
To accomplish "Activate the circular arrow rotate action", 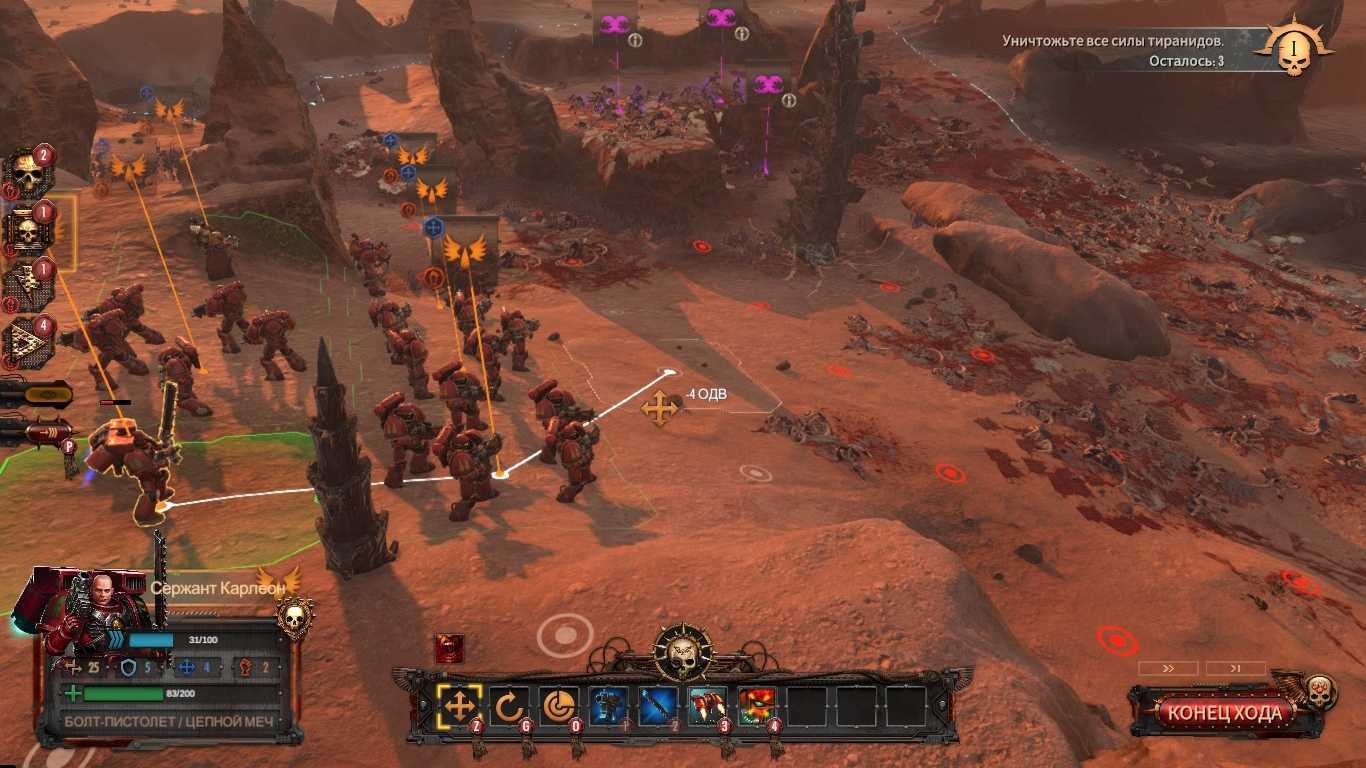I will pyautogui.click(x=509, y=706).
